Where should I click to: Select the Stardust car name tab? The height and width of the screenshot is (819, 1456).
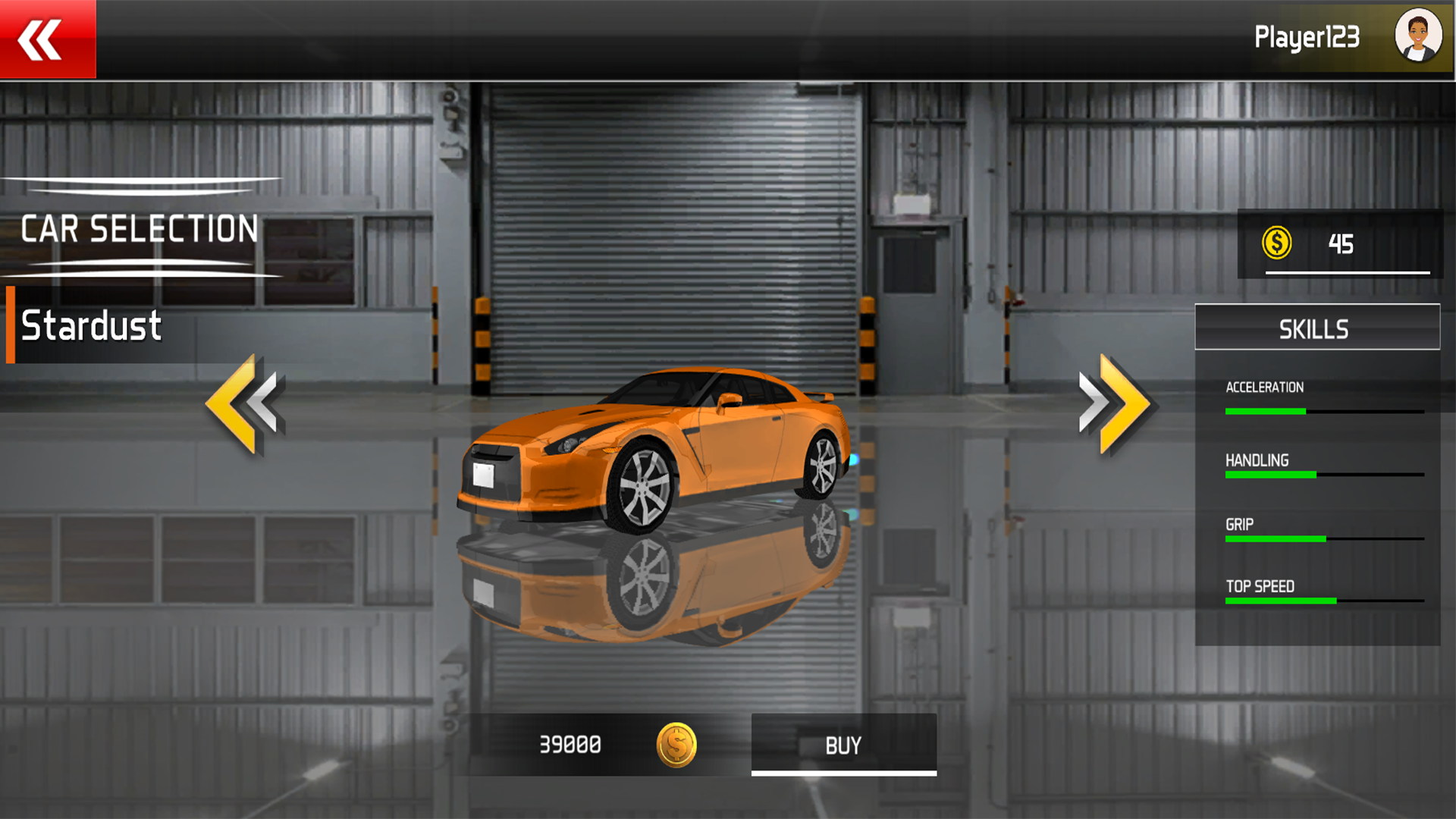pos(90,326)
